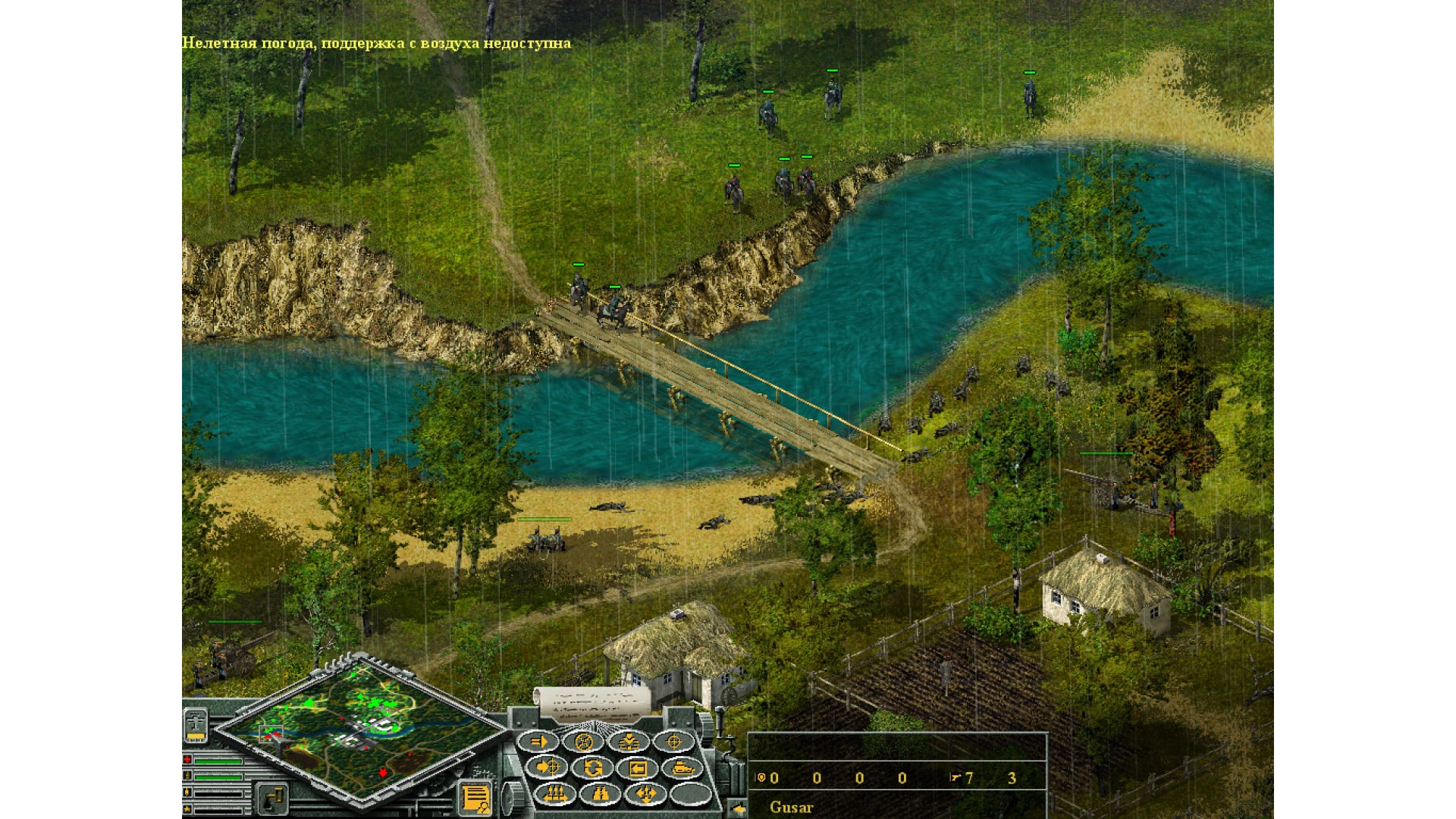The height and width of the screenshot is (819, 1456).
Task: Activate the three-soldiers formation command
Action: pyautogui.click(x=554, y=794)
